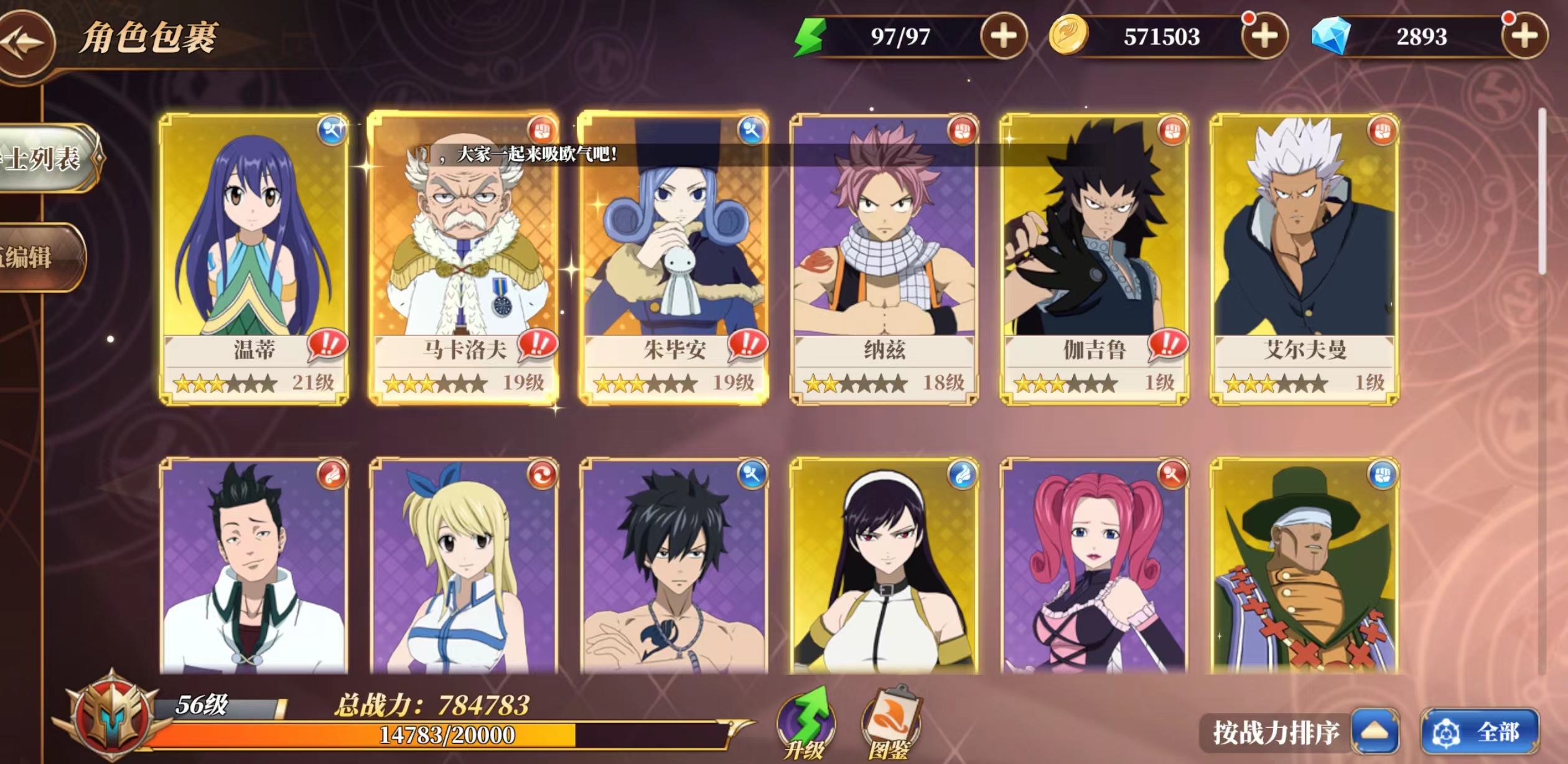Switch to the 编辑 edit tab
The width and height of the screenshot is (1568, 764).
pos(34,257)
